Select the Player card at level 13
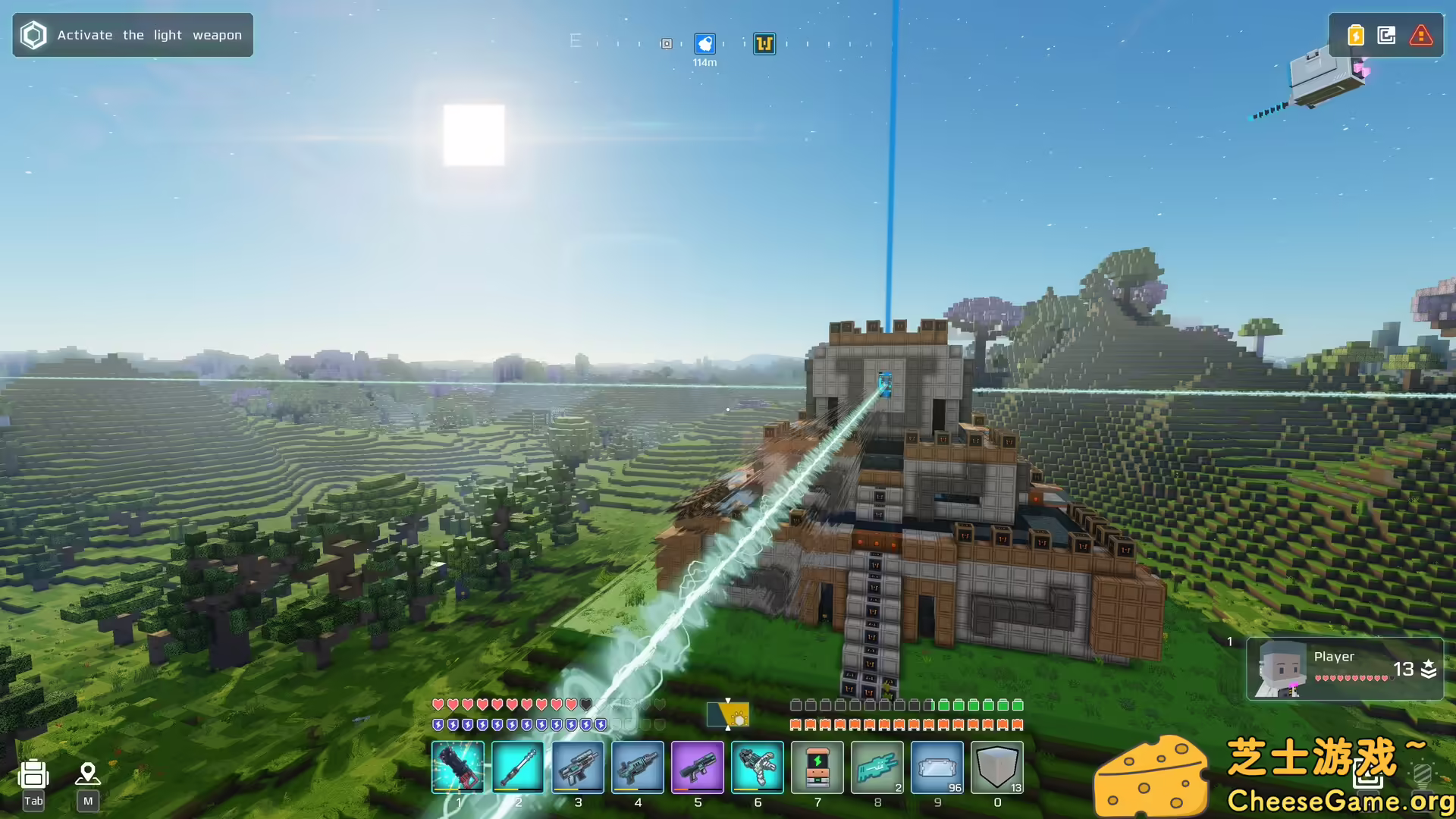This screenshot has width=1456, height=819. 1345,668
